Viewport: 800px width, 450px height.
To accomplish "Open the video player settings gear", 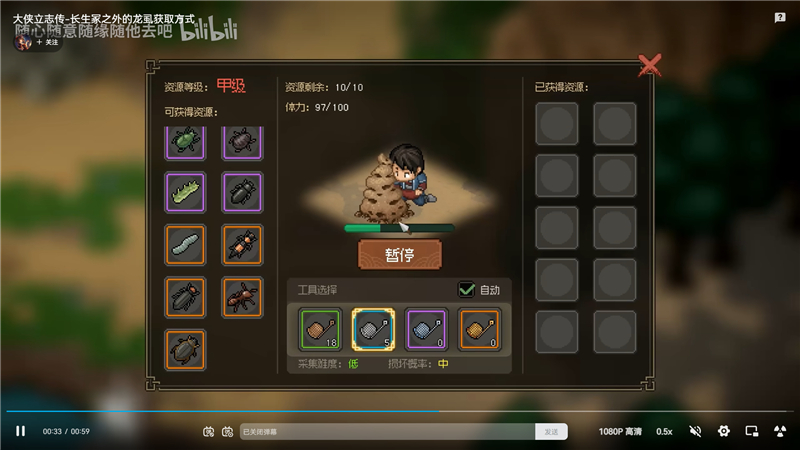I will [x=724, y=431].
